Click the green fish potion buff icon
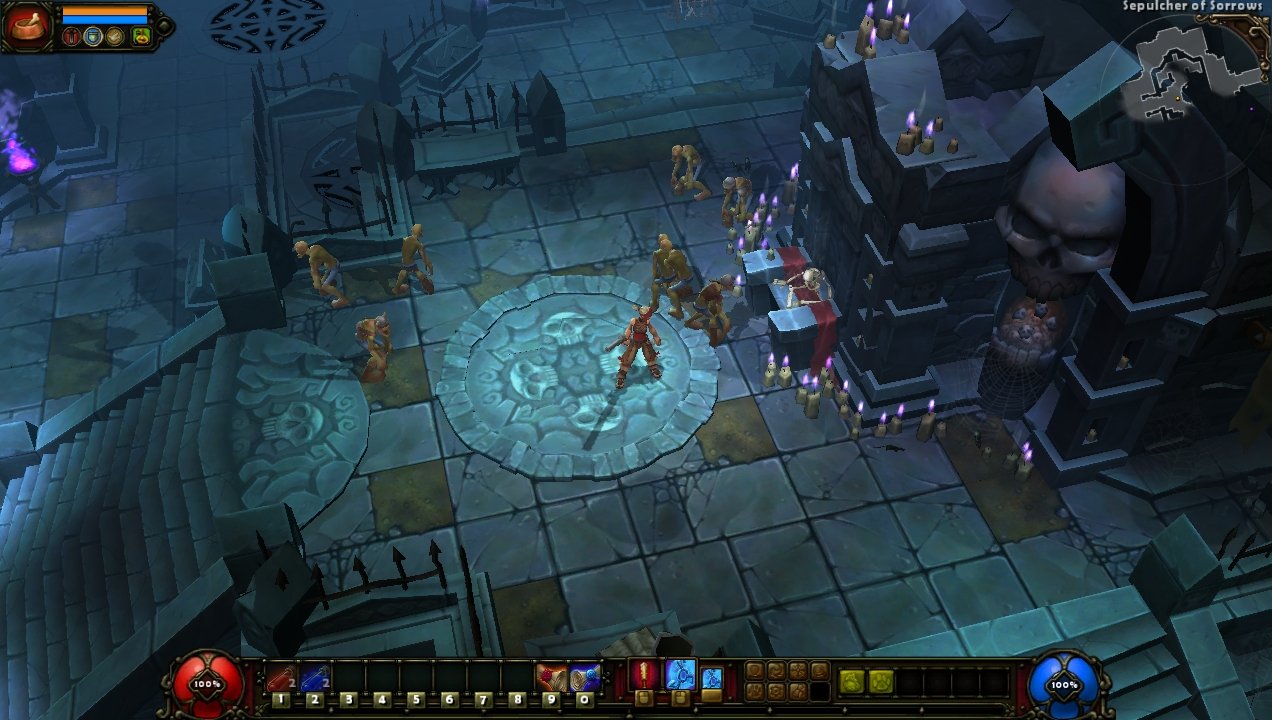The image size is (1272, 720). 141,37
